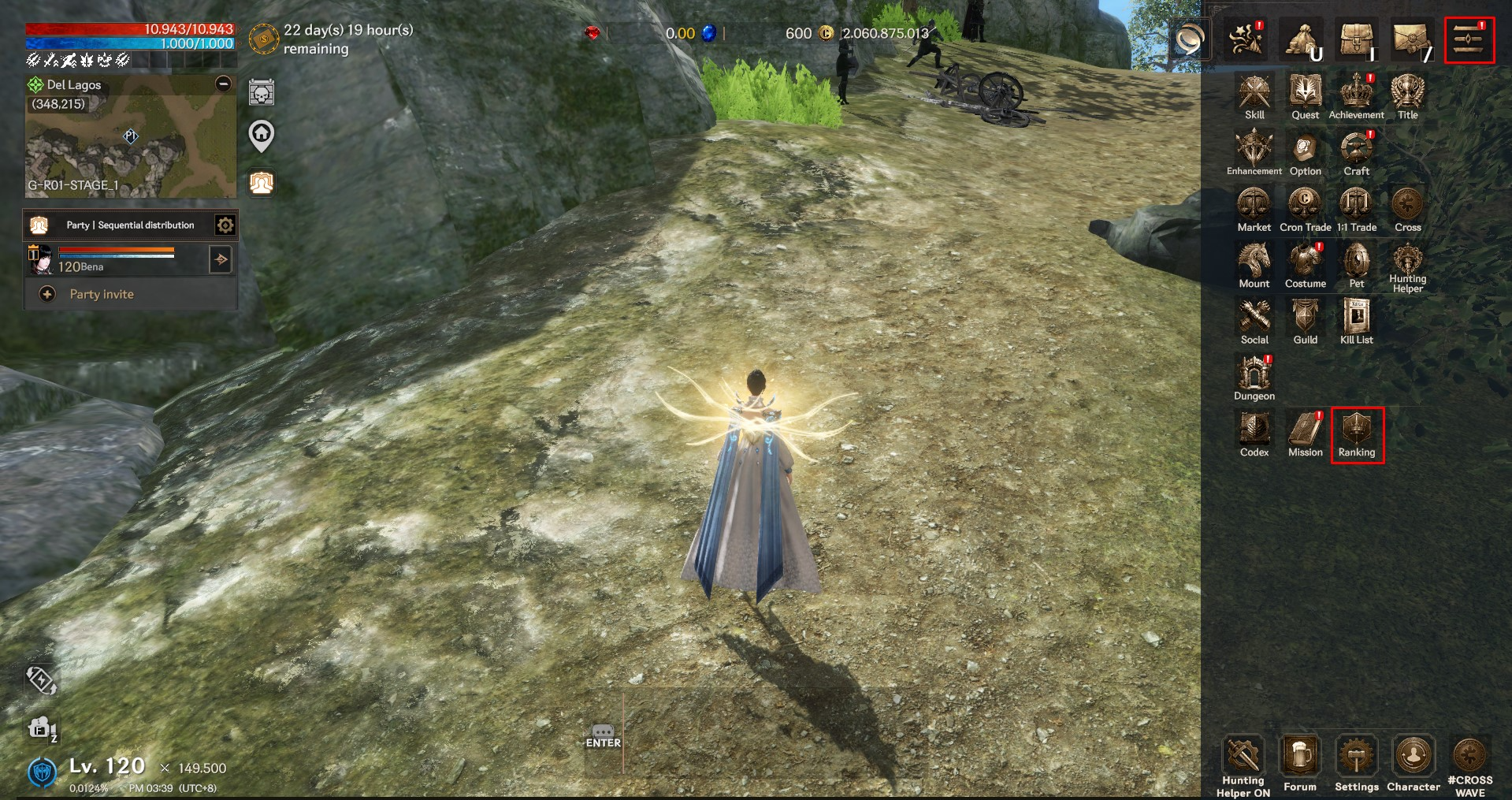The image size is (1512, 800).
Task: Click Party invite
Action: [x=101, y=294]
